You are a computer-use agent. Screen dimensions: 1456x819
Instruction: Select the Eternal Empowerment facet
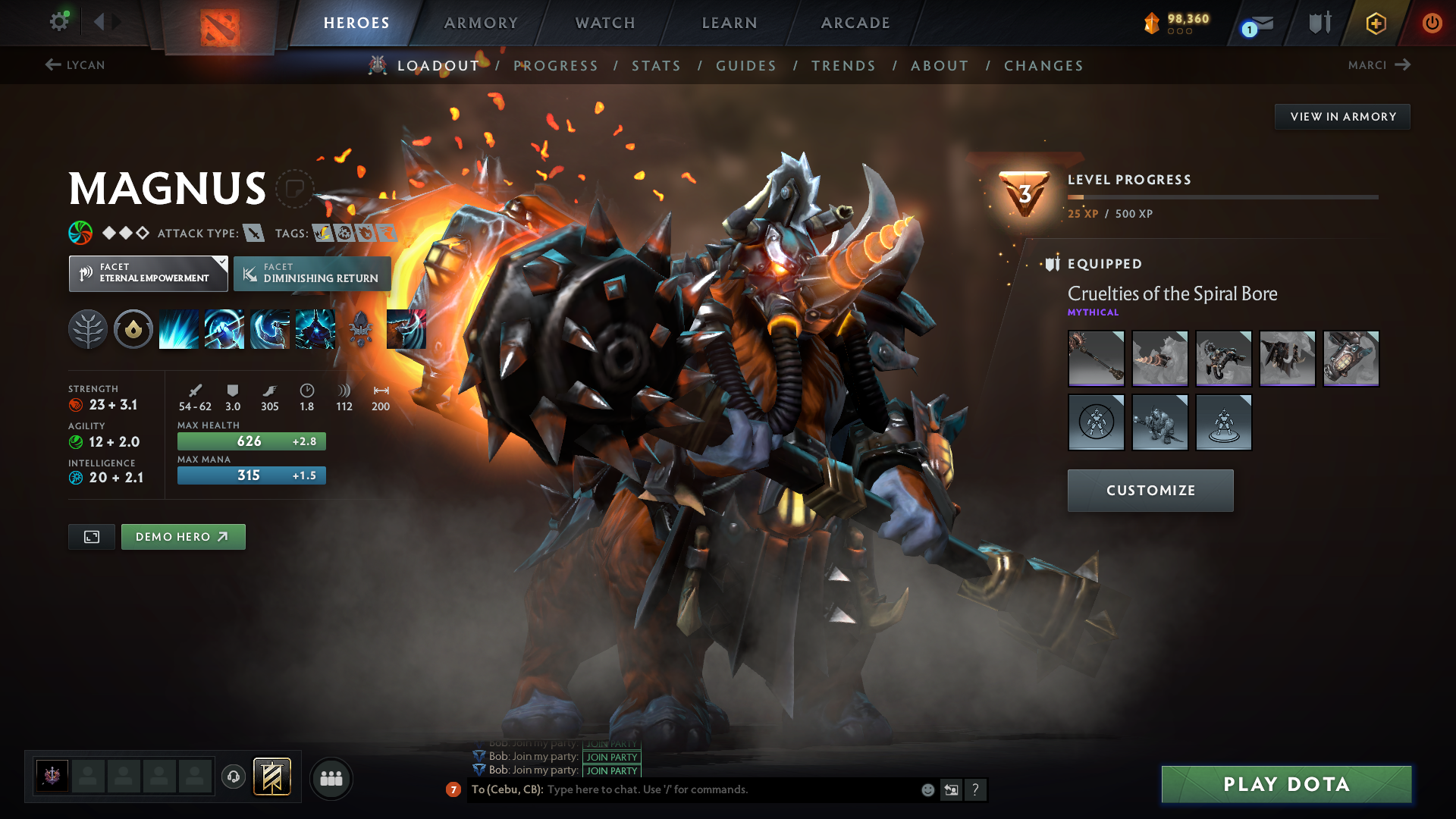[x=148, y=273]
